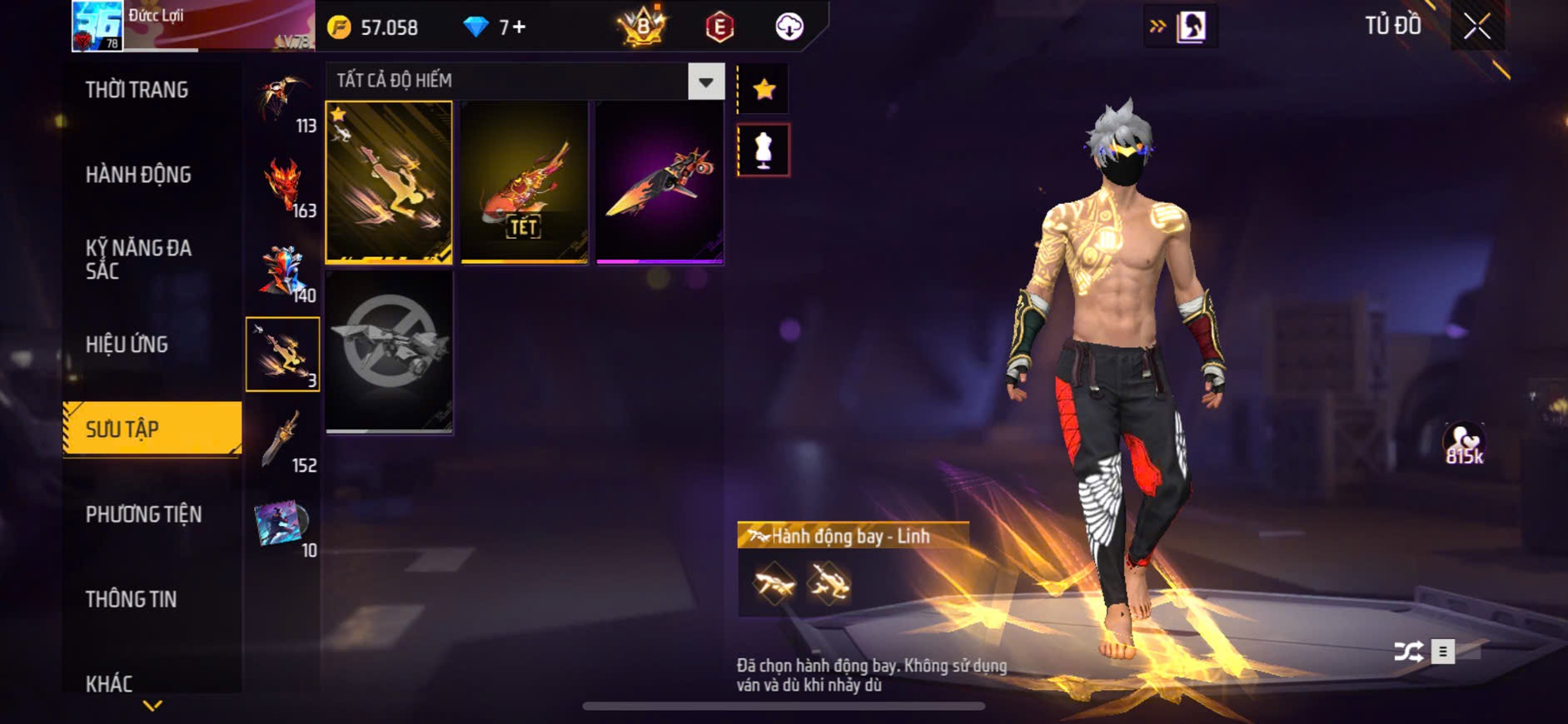The image size is (1568, 724).
Task: Click the shuffle random outfit icon
Action: click(1408, 652)
